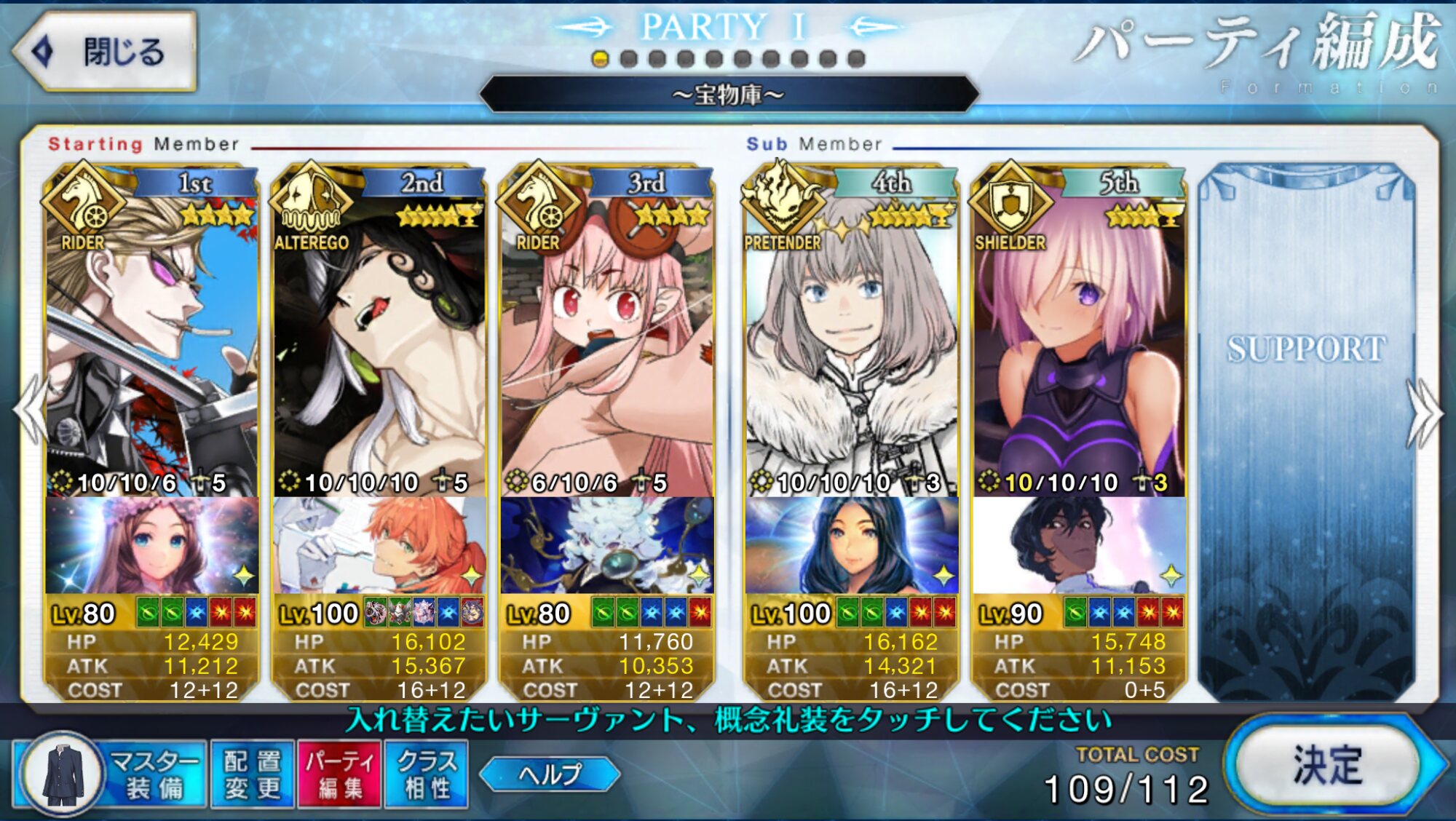1456x821 pixels.
Task: Change the flower-crown girl craft essence
Action: (x=151, y=546)
